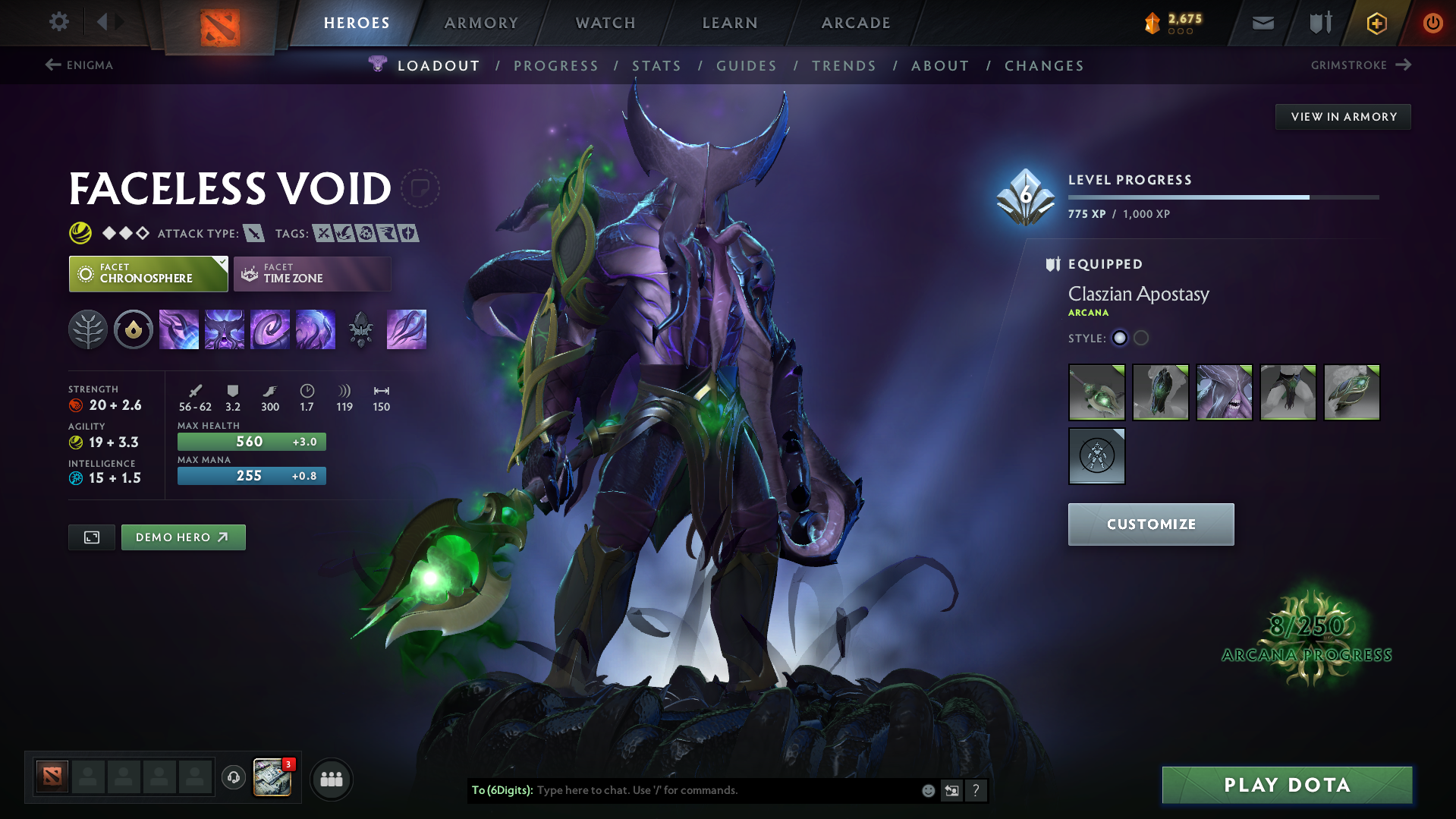Screen dimensions: 1456x819
Task: Open the settings gear
Action: [58, 23]
